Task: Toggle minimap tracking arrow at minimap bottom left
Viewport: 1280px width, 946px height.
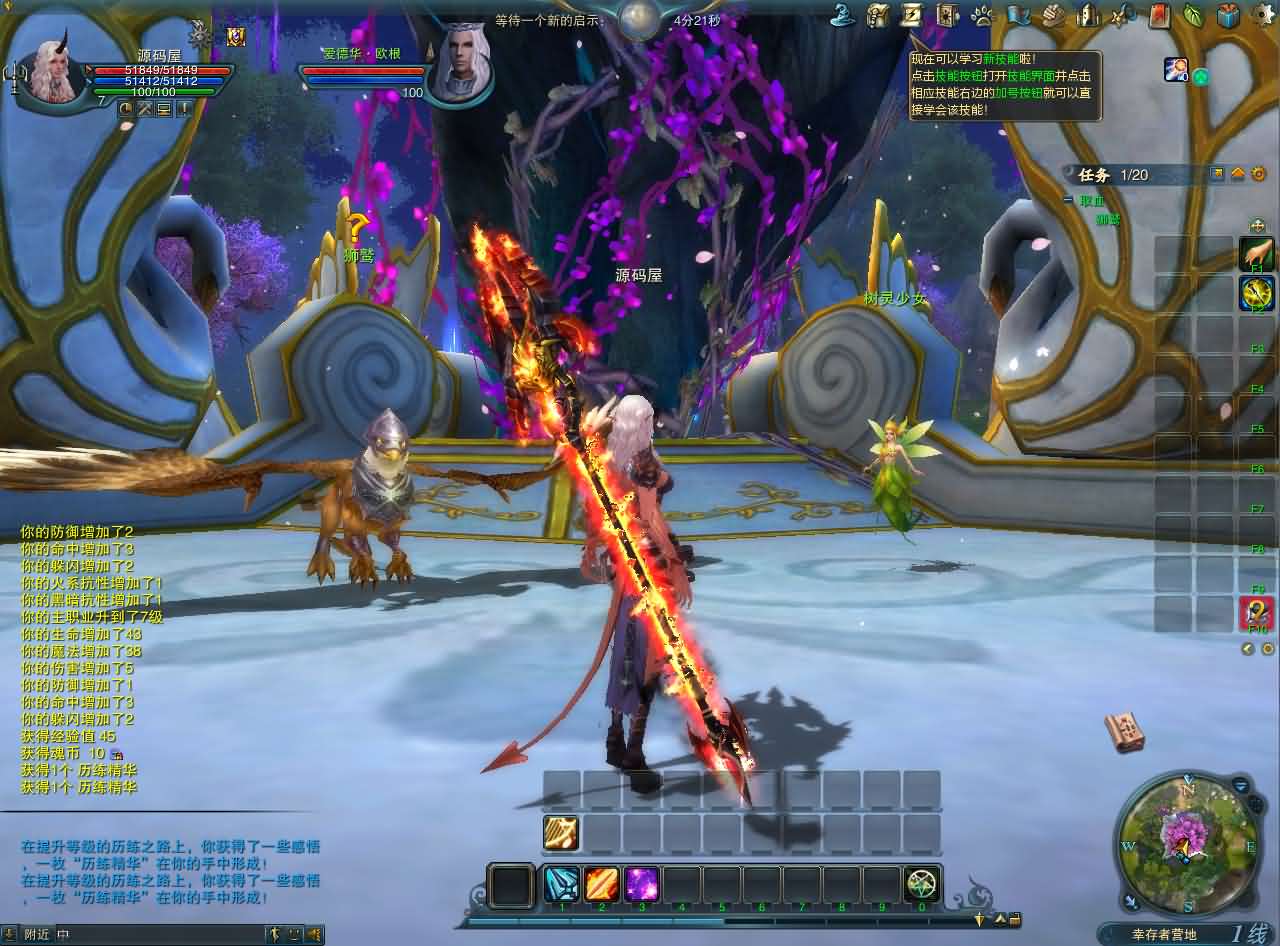Action: (1131, 903)
